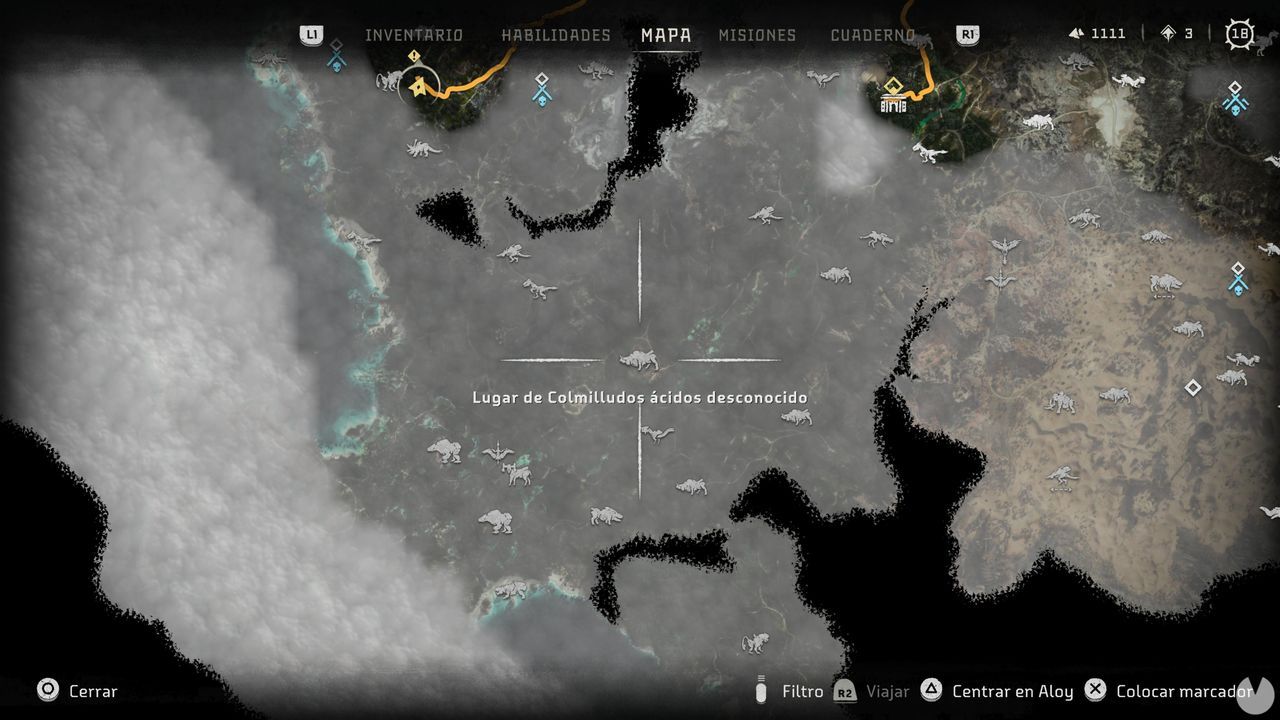
Task: Select the Mapa tab
Action: (666, 35)
